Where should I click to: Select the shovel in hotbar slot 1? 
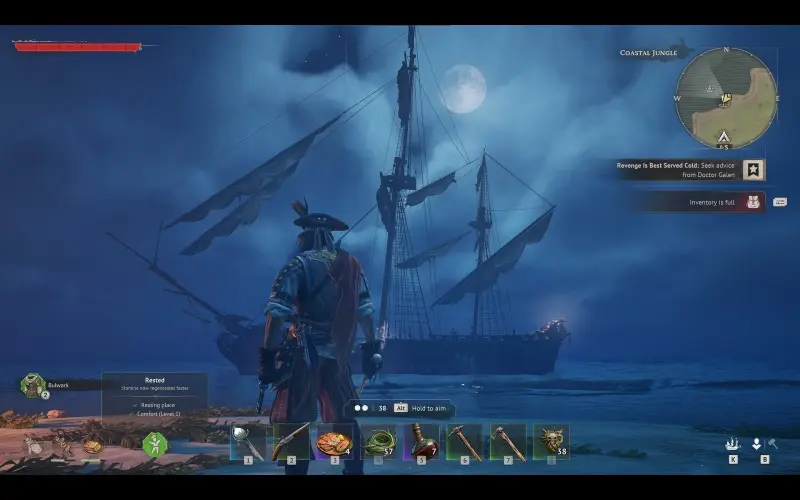tap(248, 441)
